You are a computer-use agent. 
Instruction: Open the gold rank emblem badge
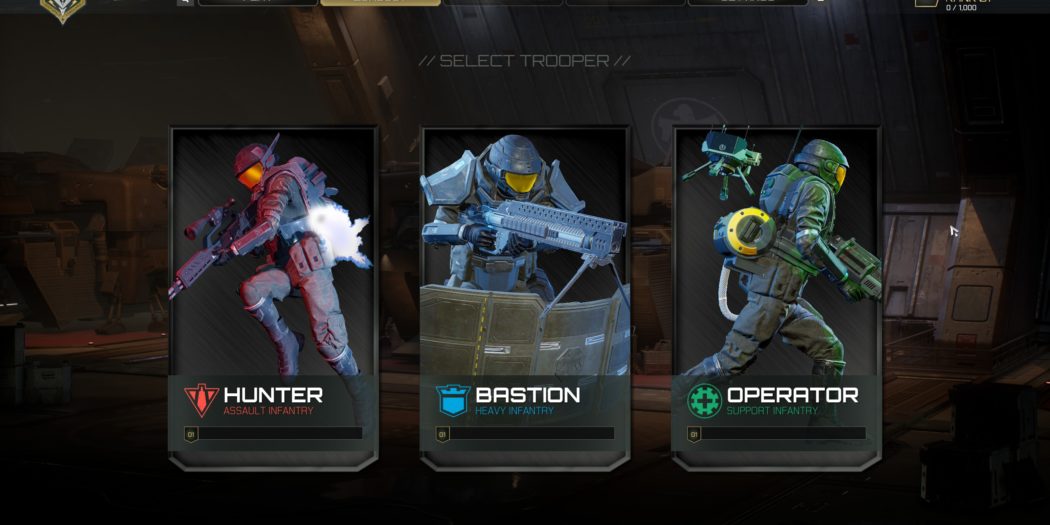coord(62,9)
